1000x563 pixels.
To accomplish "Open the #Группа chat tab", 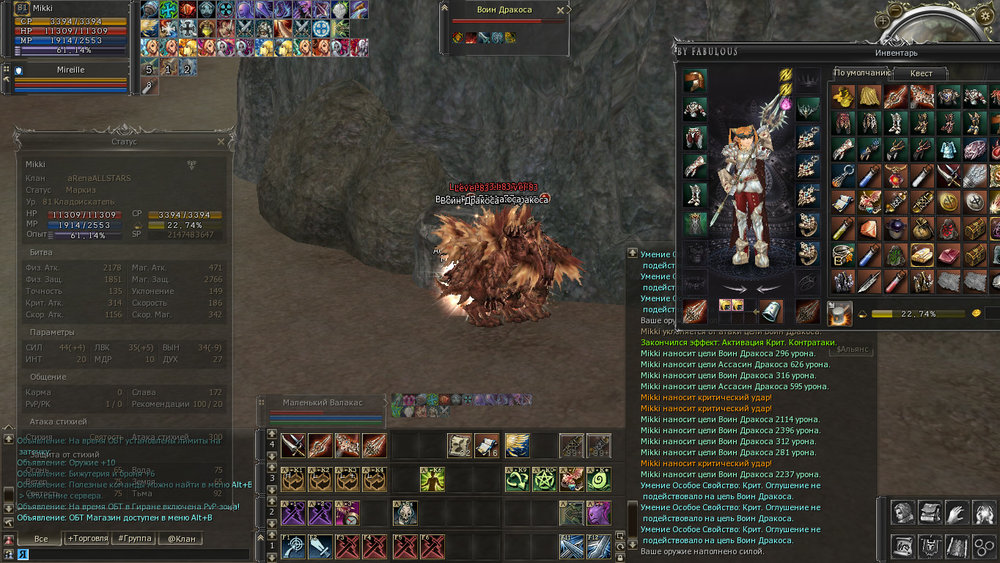I will [134, 538].
